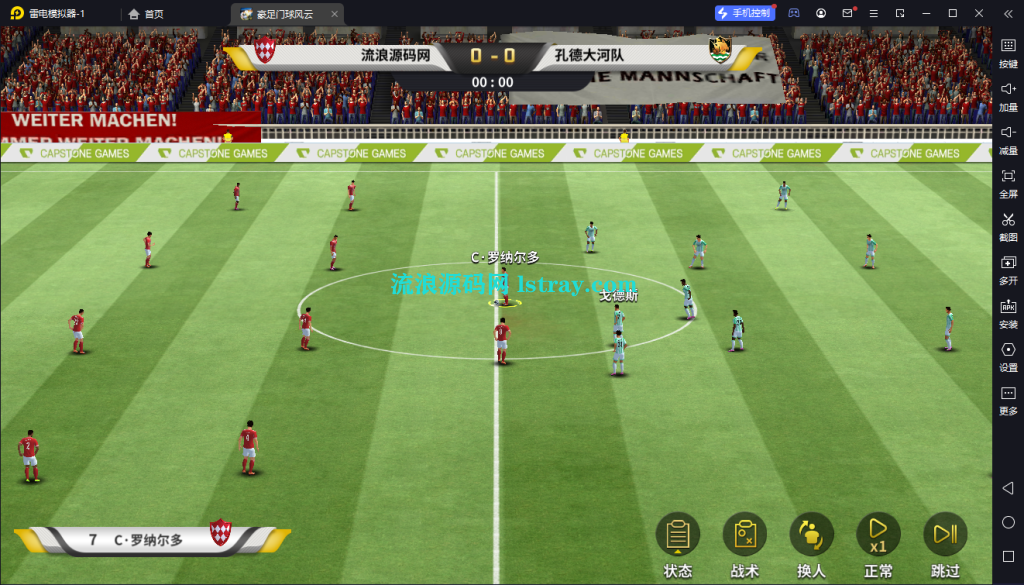
Task: Take a screenshot with 截图
Action: (x=1008, y=225)
